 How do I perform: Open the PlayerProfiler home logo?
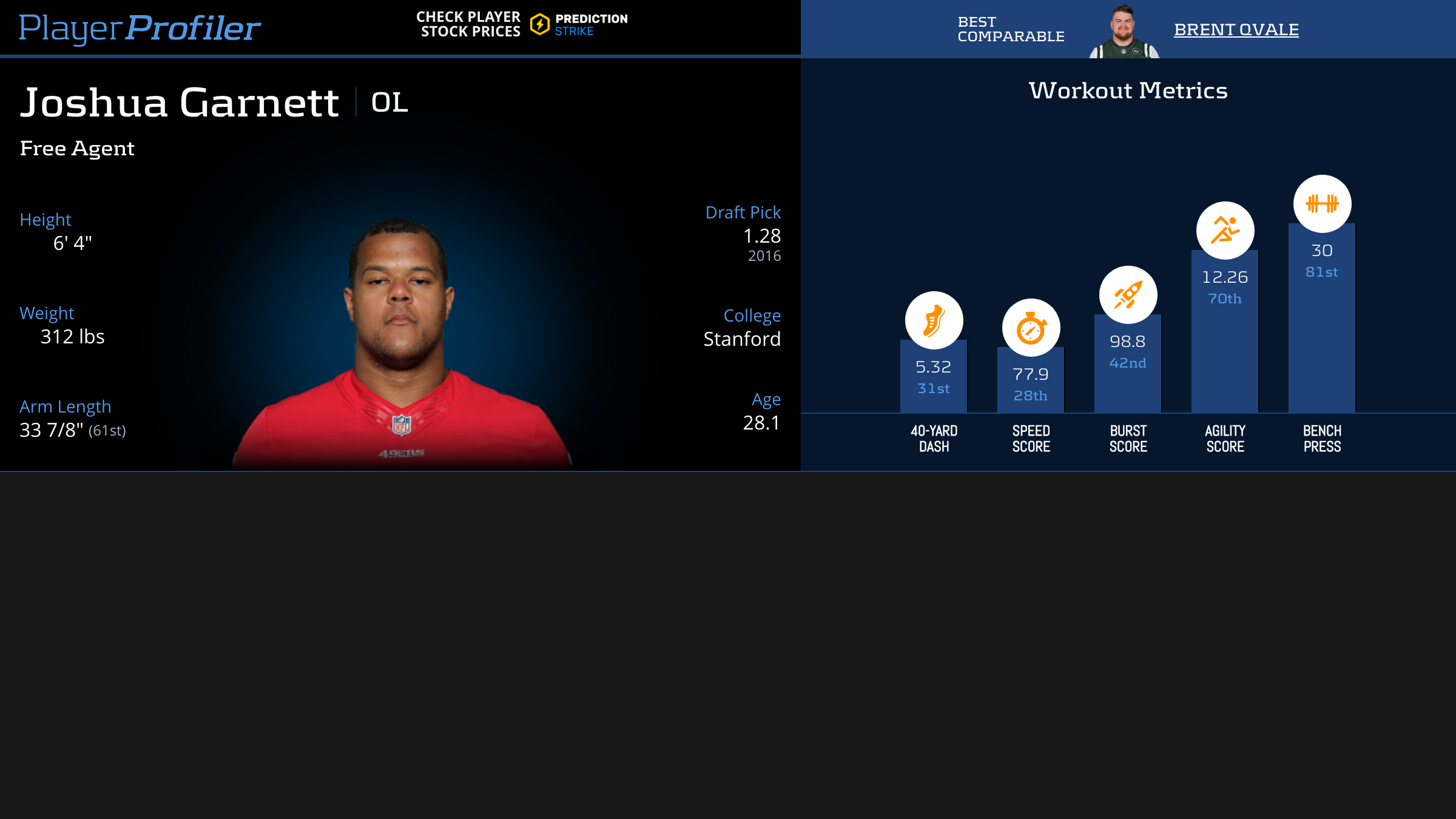tap(140, 28)
